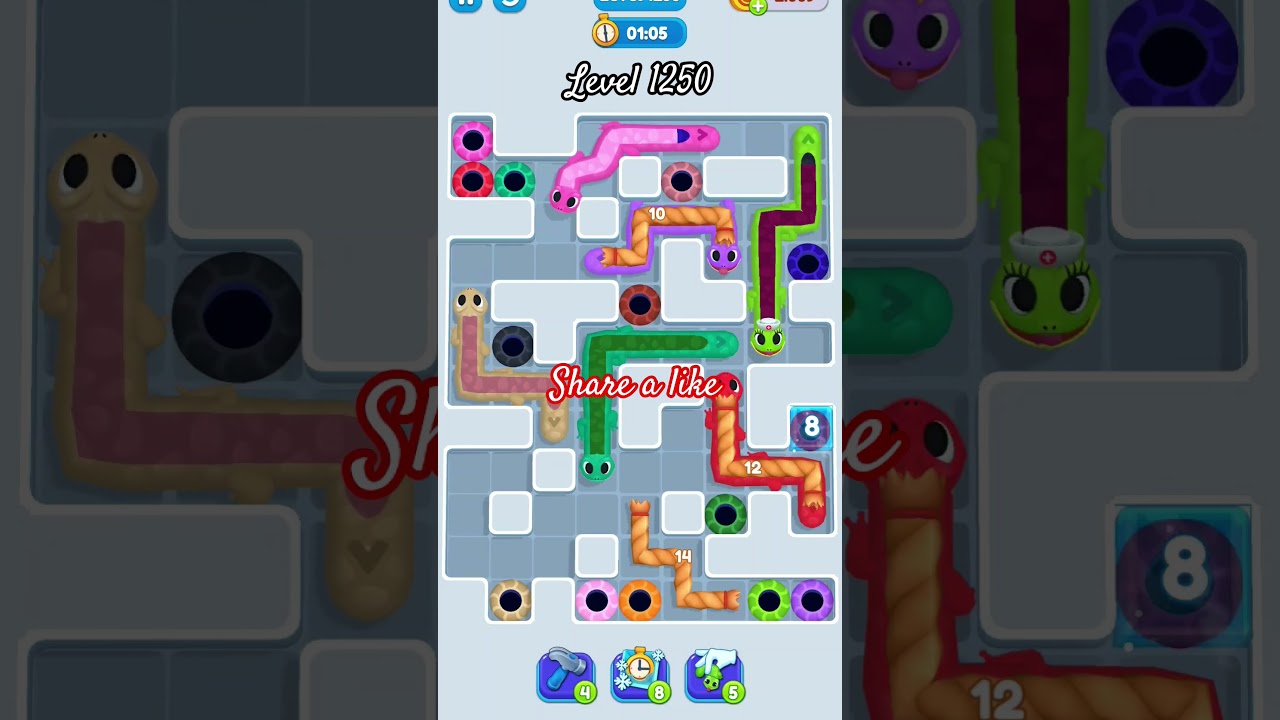Viewport: 1280px width, 720px height.
Task: Click the frozen tile showing 8
Action: [809, 428]
